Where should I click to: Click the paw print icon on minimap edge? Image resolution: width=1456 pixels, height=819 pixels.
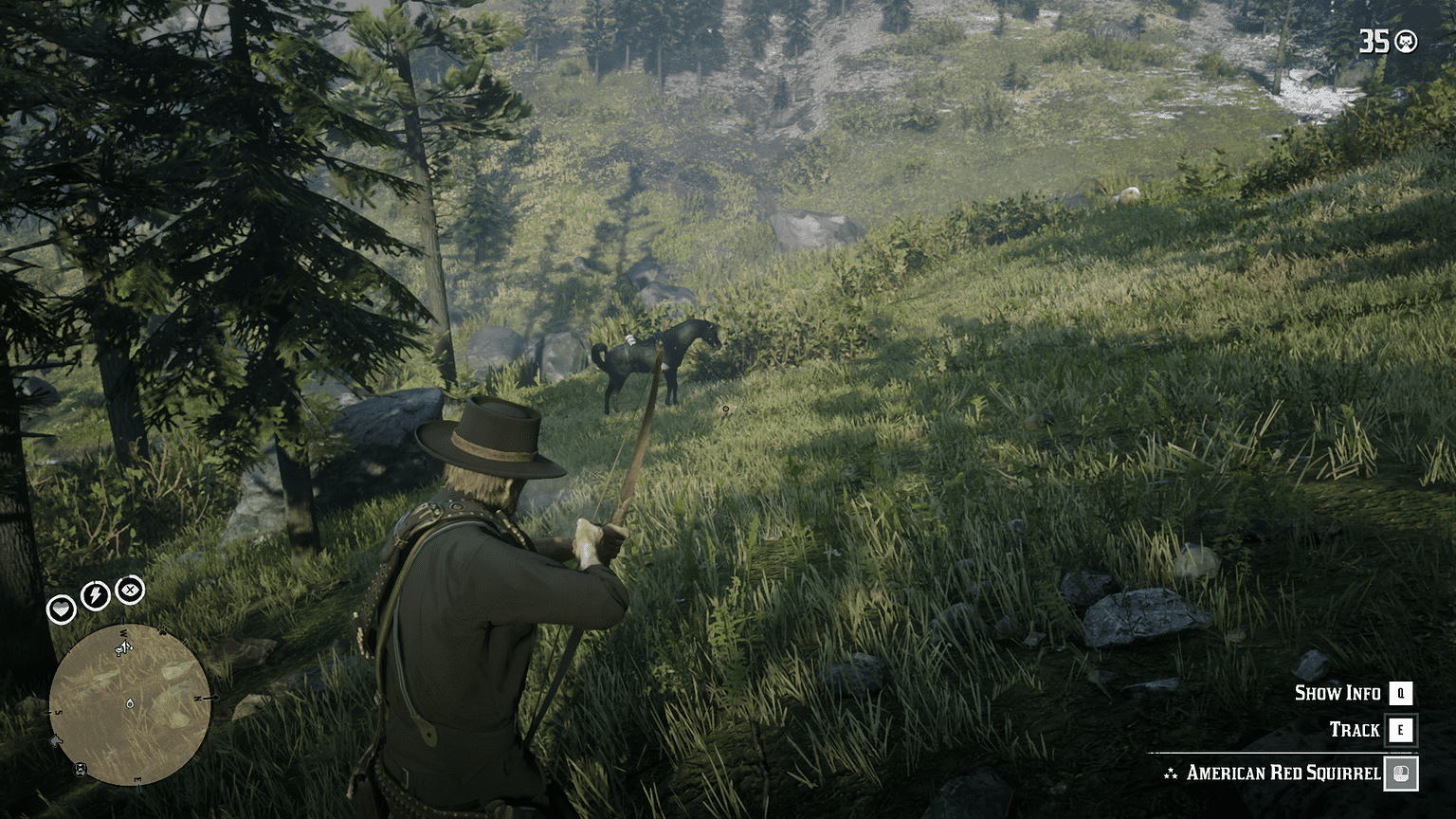(x=163, y=631)
